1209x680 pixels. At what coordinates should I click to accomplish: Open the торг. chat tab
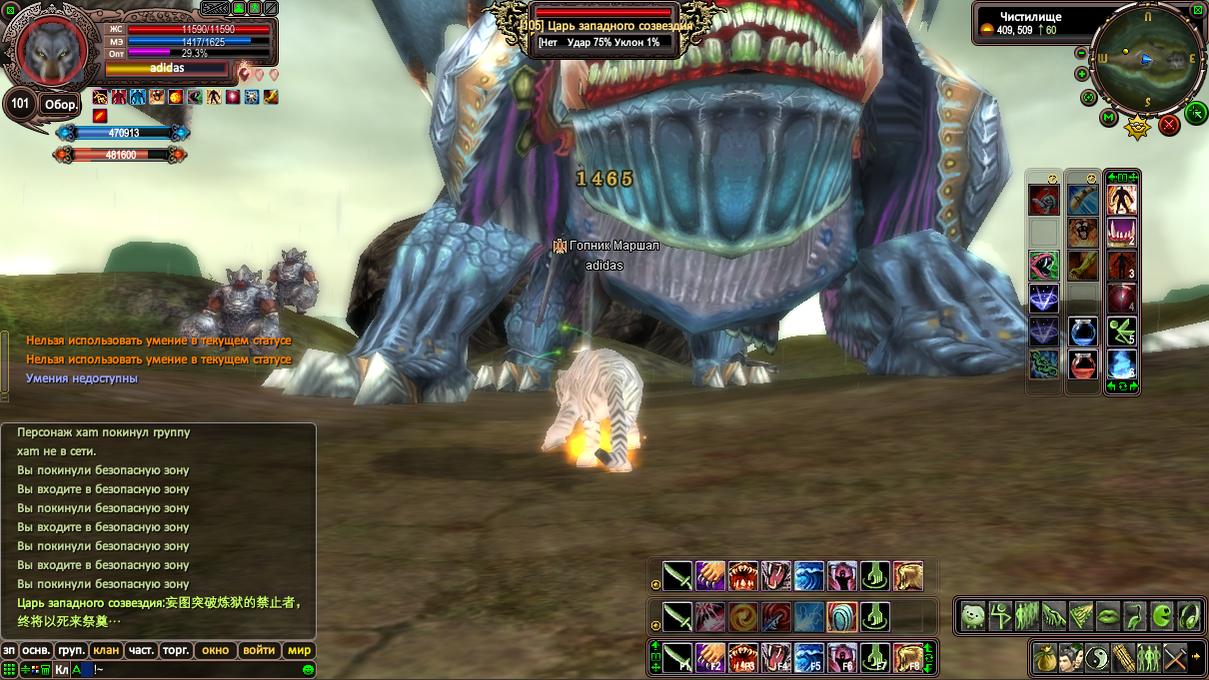[x=176, y=650]
